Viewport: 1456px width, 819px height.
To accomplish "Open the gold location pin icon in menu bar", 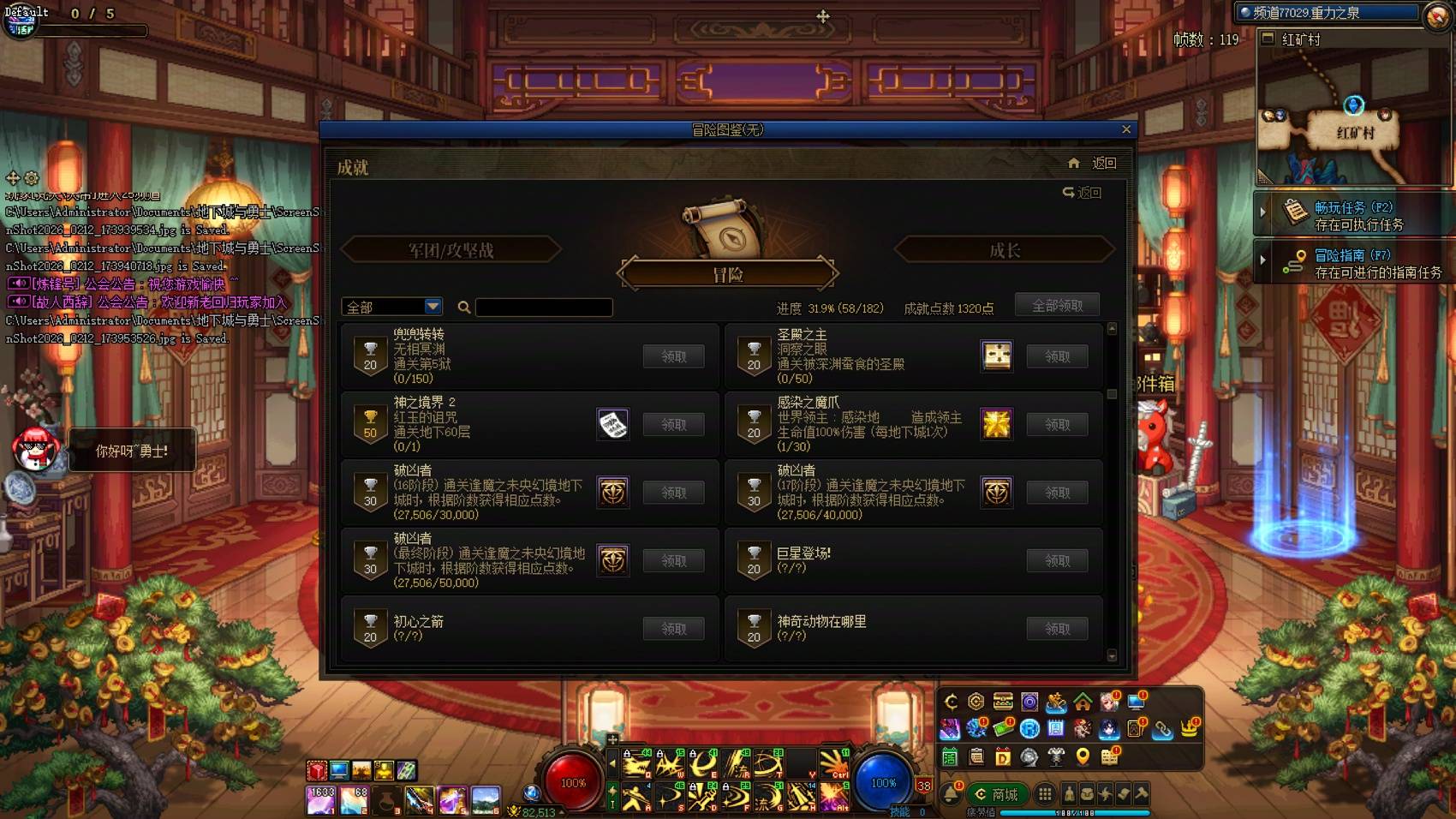I will 1082,757.
